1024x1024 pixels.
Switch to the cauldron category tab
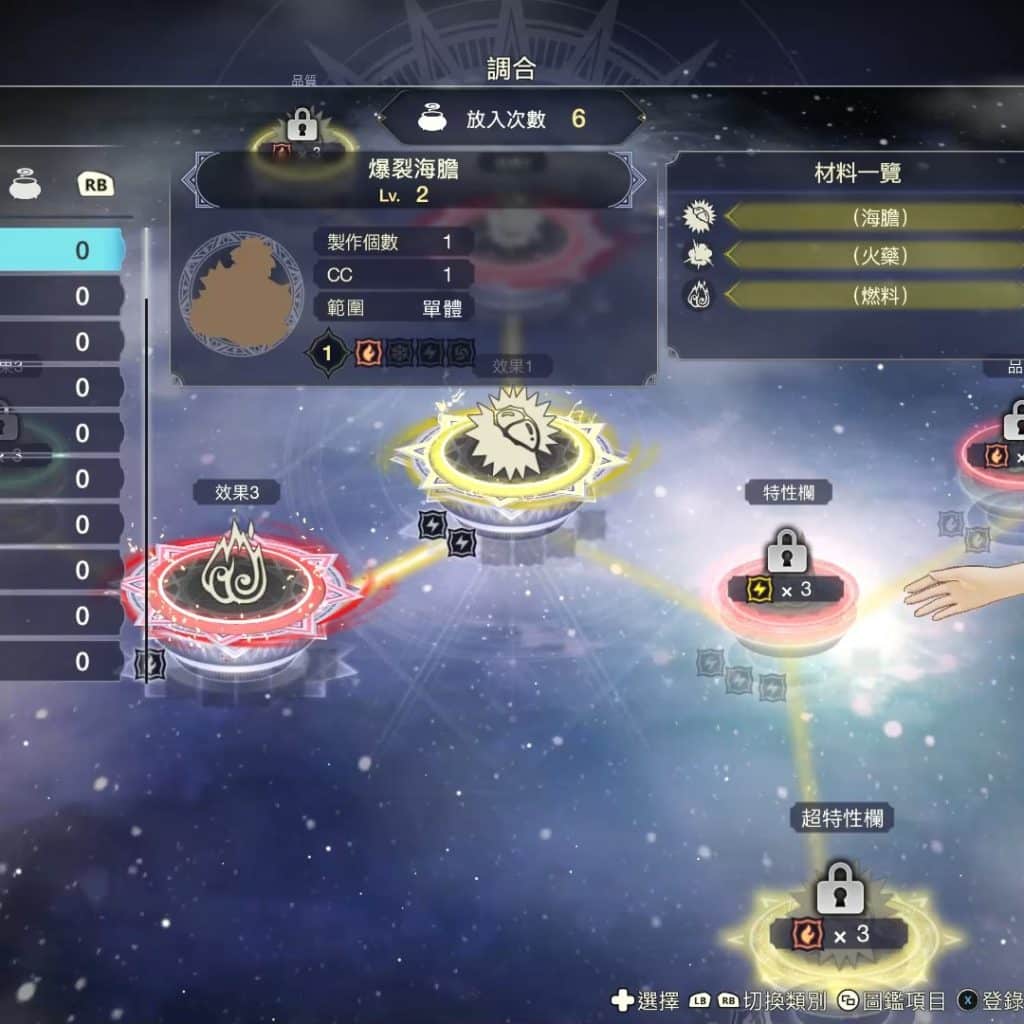pos(26,184)
